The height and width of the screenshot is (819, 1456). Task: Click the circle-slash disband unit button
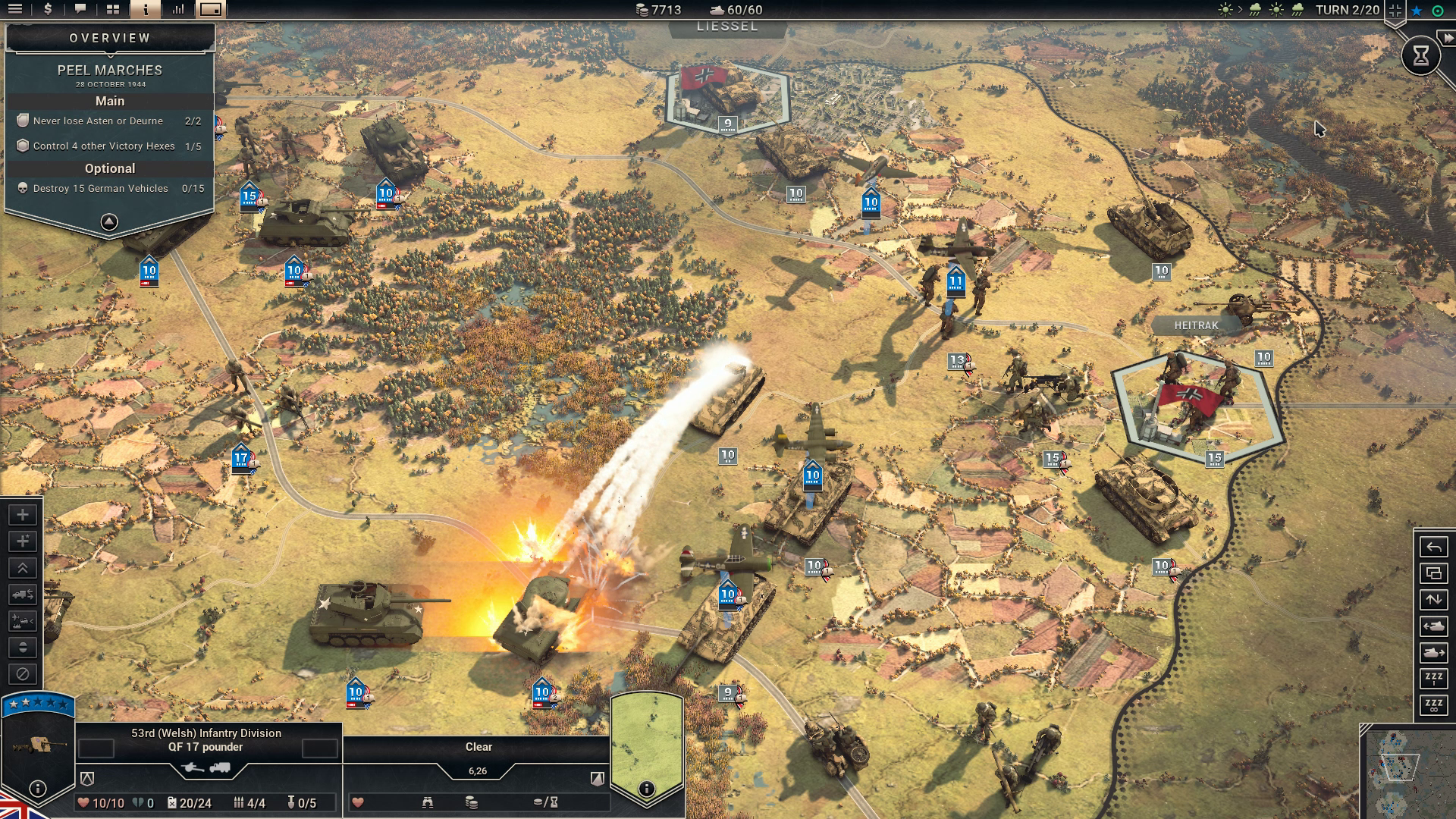pyautogui.click(x=23, y=674)
